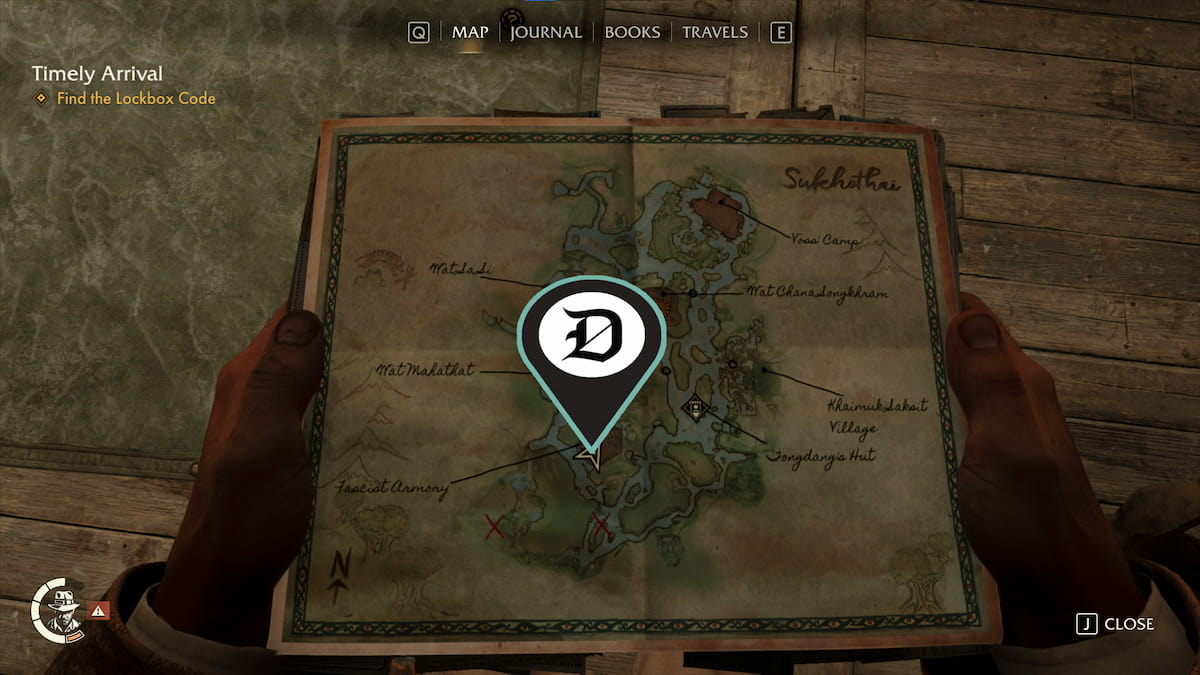Open the Books tab

click(632, 32)
